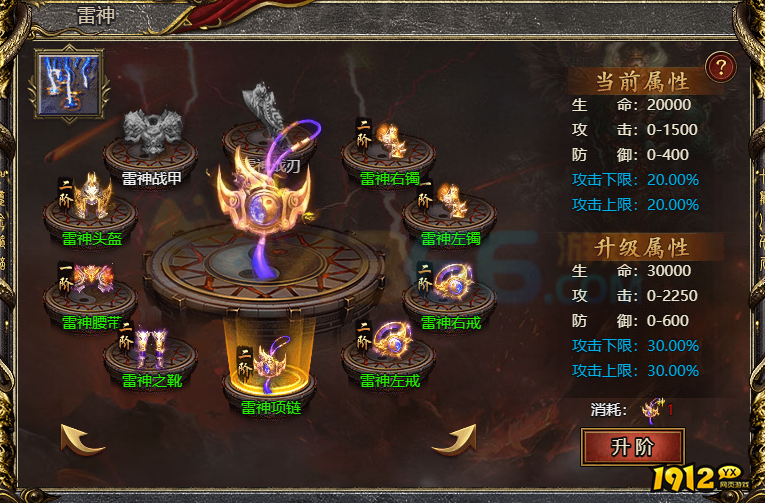Image resolution: width=765 pixels, height=503 pixels.
Task: Go to next page with right arrow
Action: pos(453,438)
